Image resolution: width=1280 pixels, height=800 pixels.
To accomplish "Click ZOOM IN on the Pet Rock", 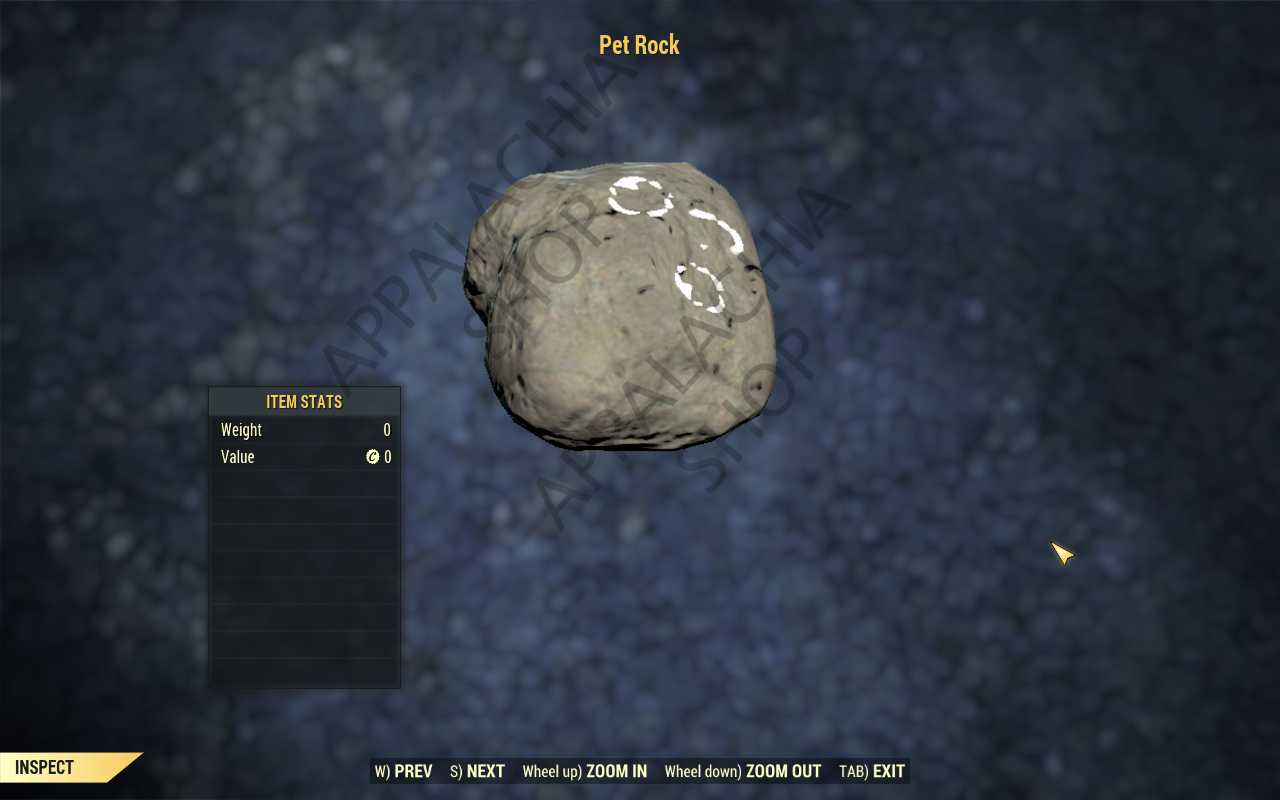I will click(x=585, y=771).
